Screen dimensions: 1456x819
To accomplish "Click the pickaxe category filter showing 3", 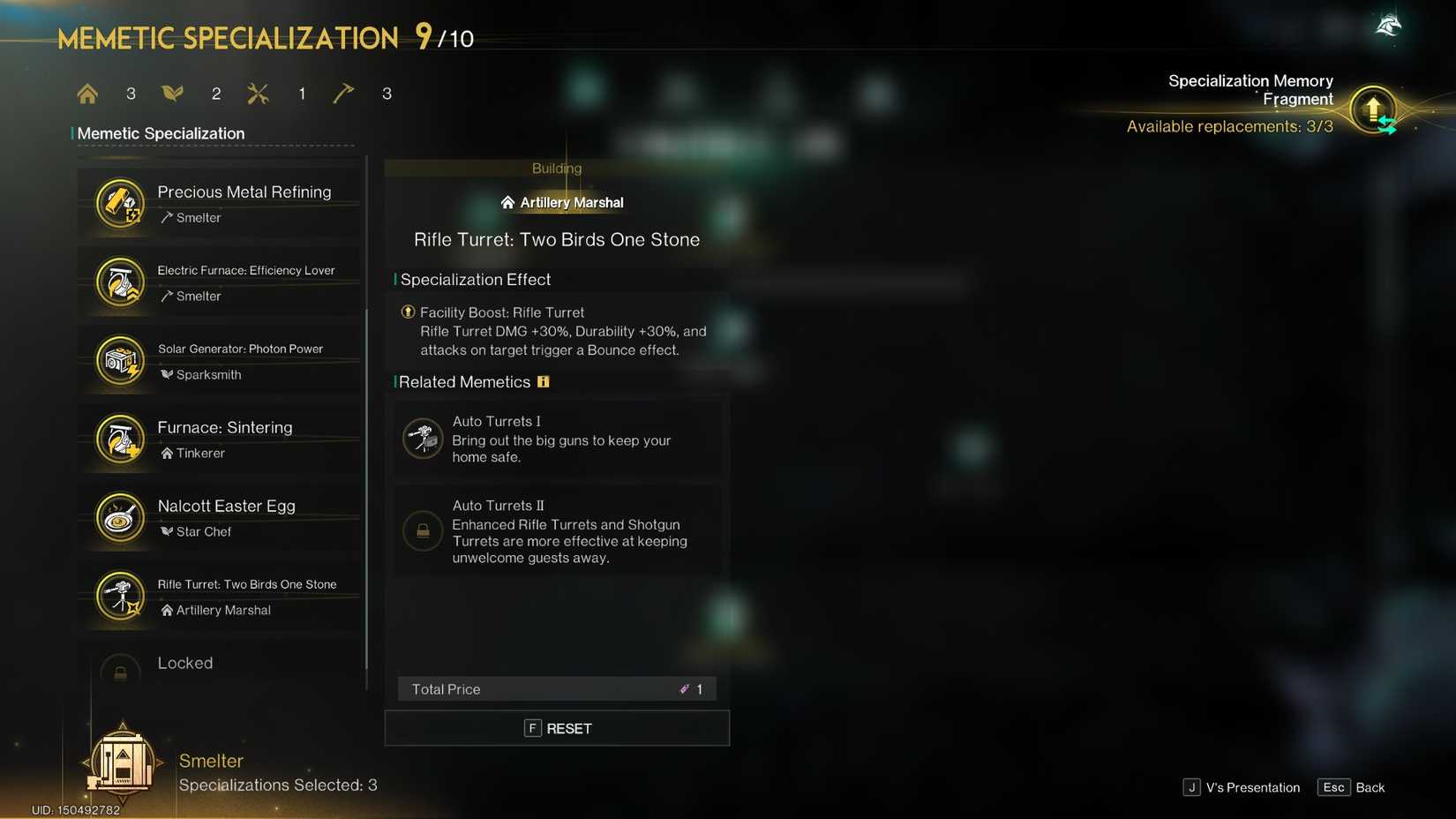I will pyautogui.click(x=342, y=93).
